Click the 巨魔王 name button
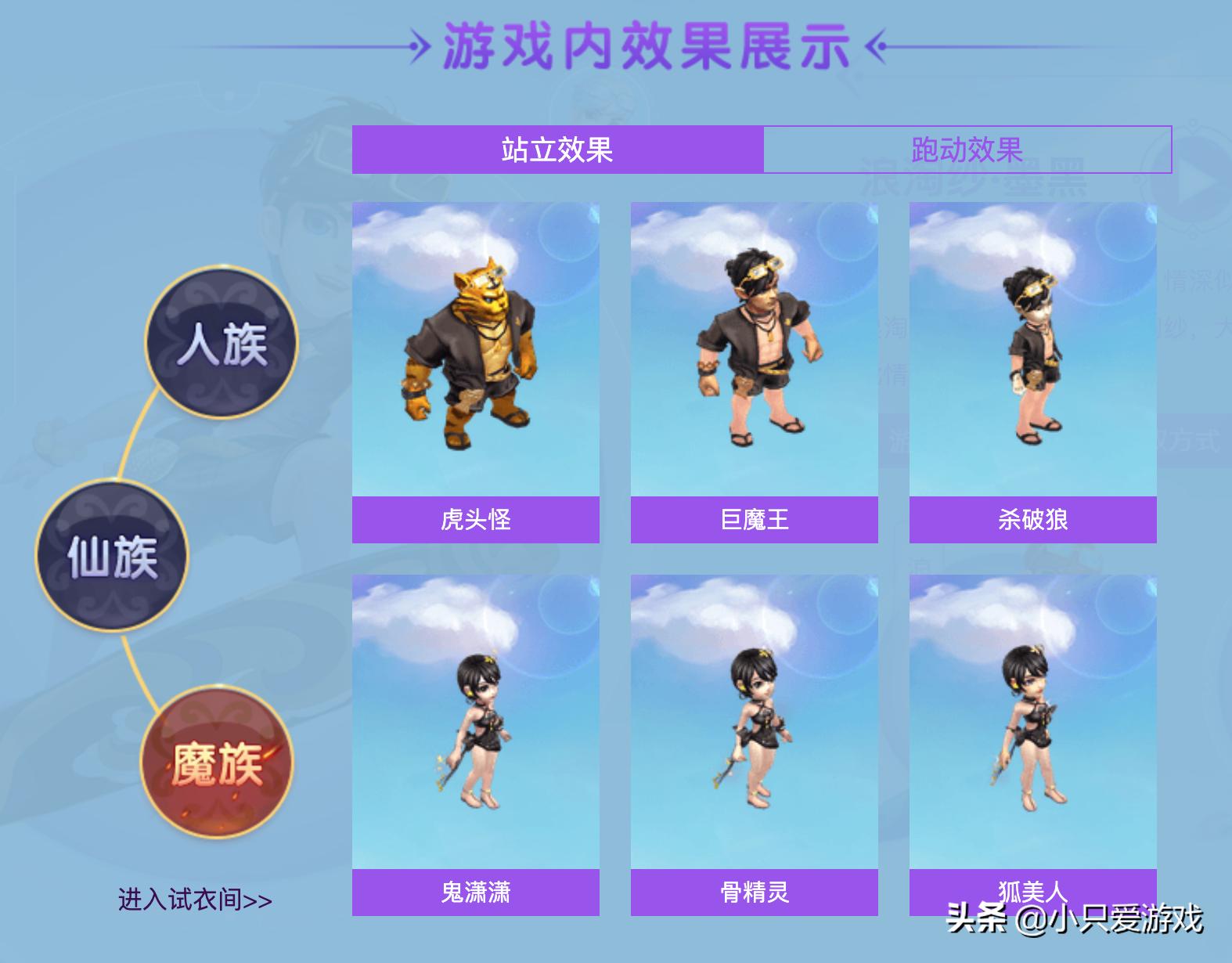 [752, 519]
